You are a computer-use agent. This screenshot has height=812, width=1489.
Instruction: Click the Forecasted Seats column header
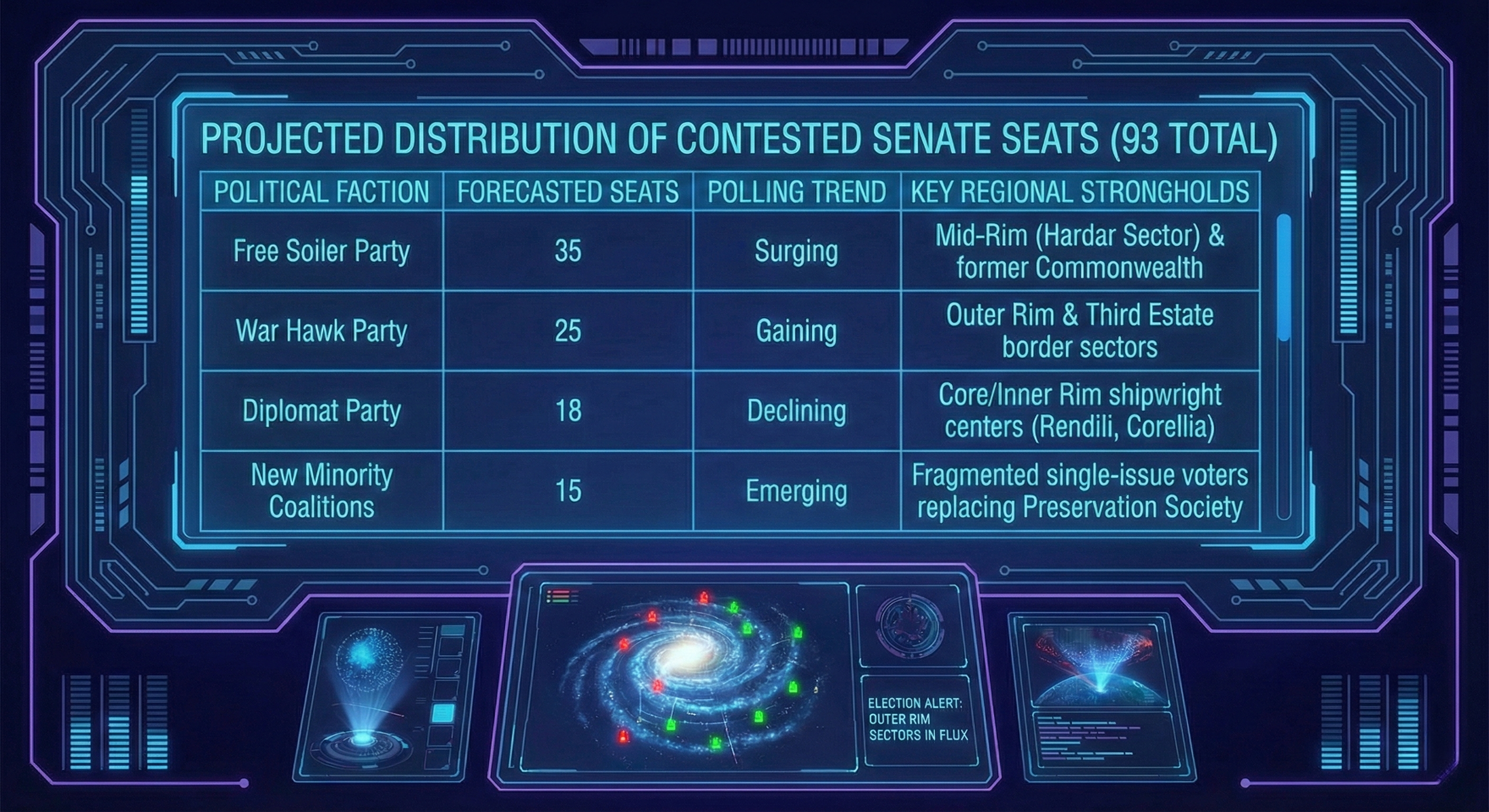tap(567, 192)
